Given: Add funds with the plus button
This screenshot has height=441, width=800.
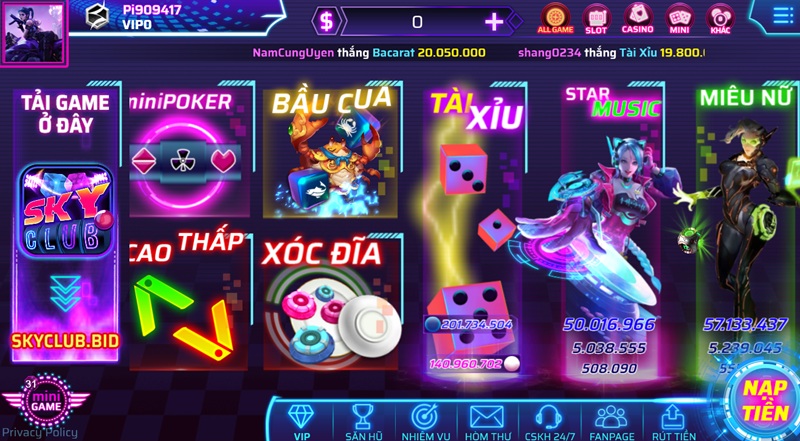Looking at the screenshot, I should [494, 22].
